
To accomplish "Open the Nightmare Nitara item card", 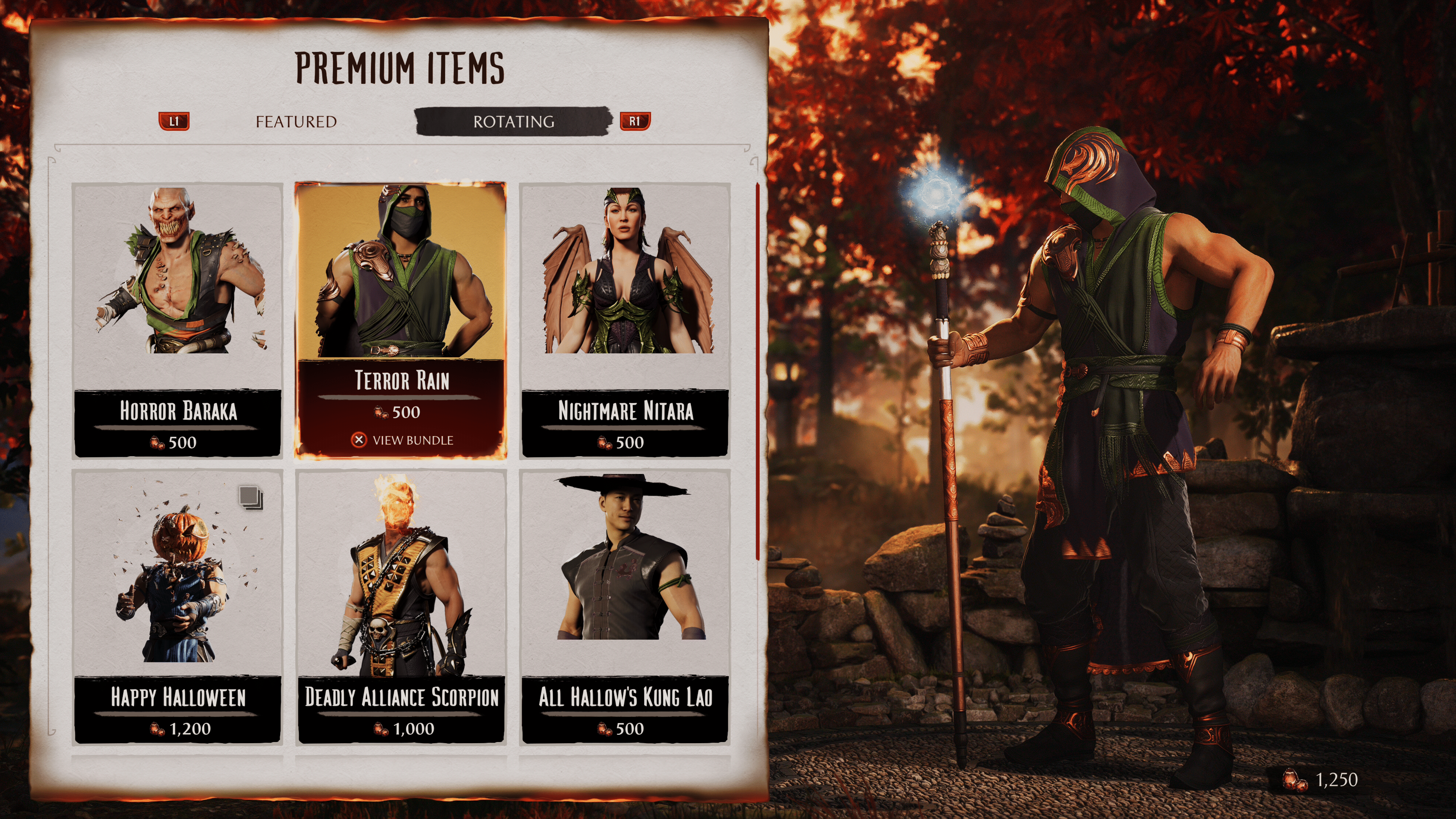I will coord(624,319).
